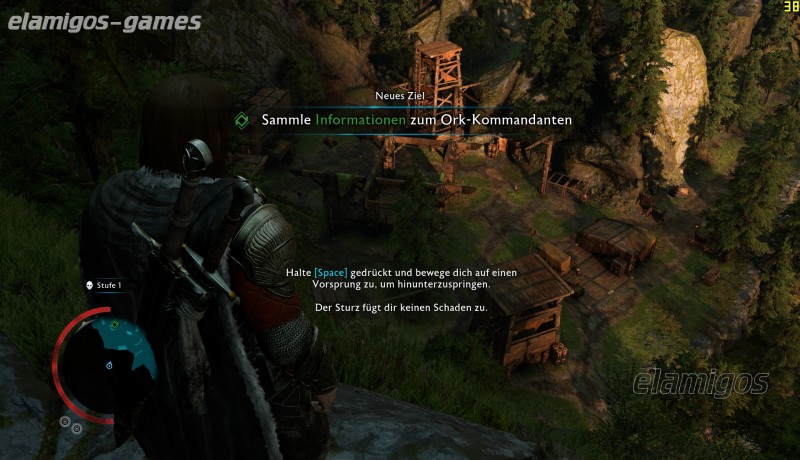The width and height of the screenshot is (800, 460).
Task: Select the green objective marker on the minimap
Action: (x=115, y=324)
